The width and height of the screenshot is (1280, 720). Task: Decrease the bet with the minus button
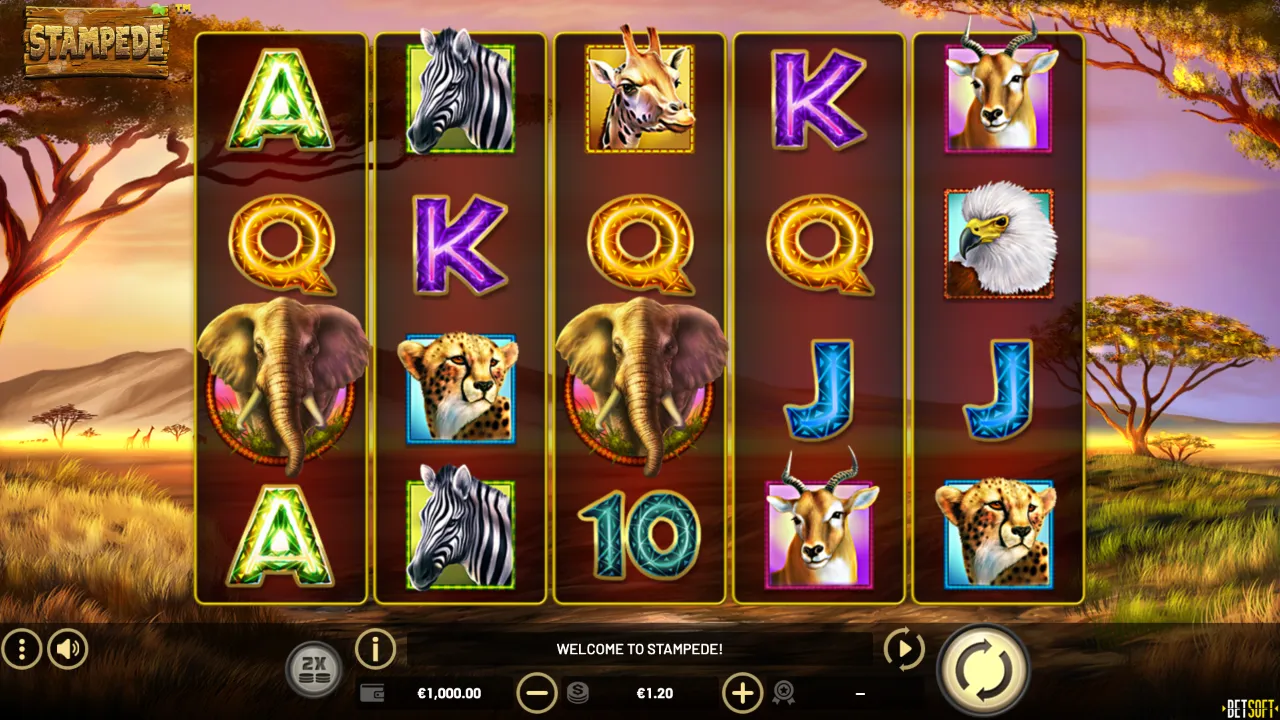tap(537, 692)
